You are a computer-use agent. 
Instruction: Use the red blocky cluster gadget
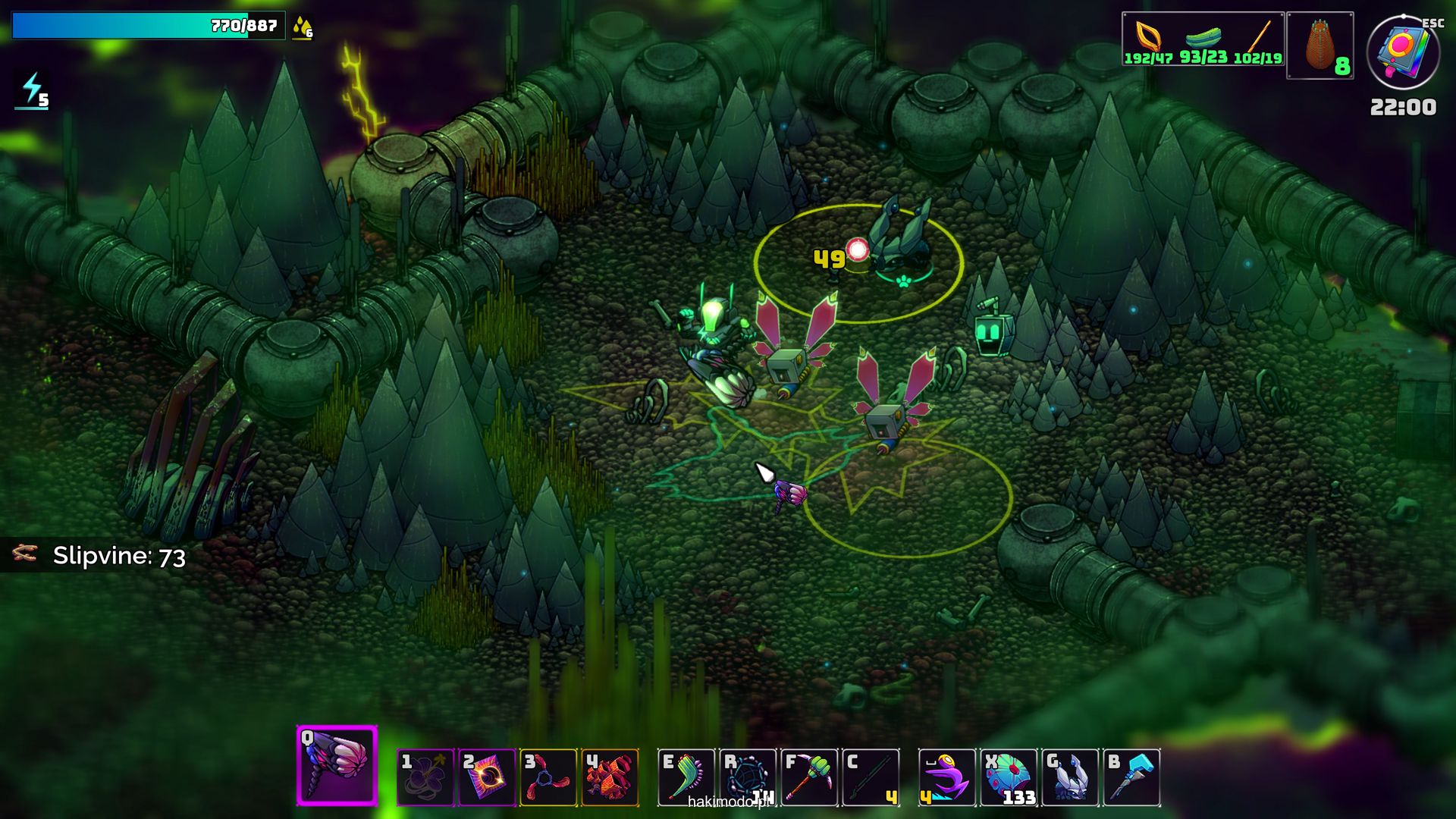(x=610, y=777)
